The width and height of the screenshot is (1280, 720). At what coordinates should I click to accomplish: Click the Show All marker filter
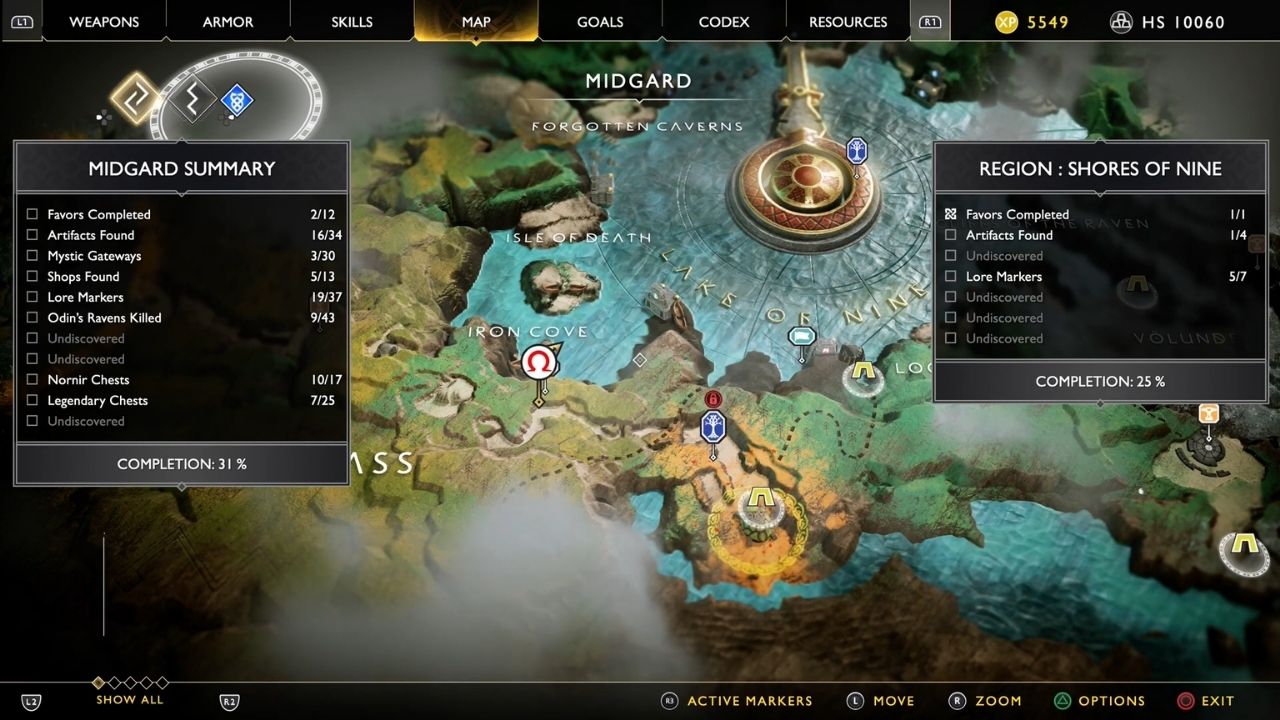click(x=130, y=699)
